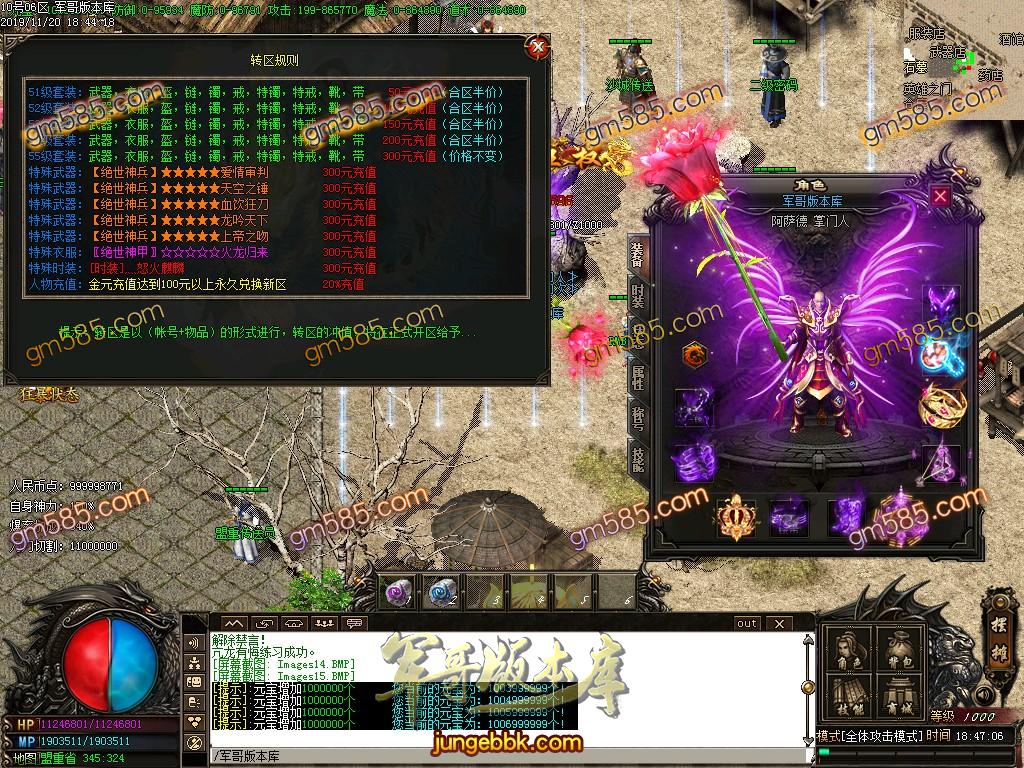This screenshot has height=768, width=1024.
Task: Open the 技能 skills tab
Action: [637, 457]
